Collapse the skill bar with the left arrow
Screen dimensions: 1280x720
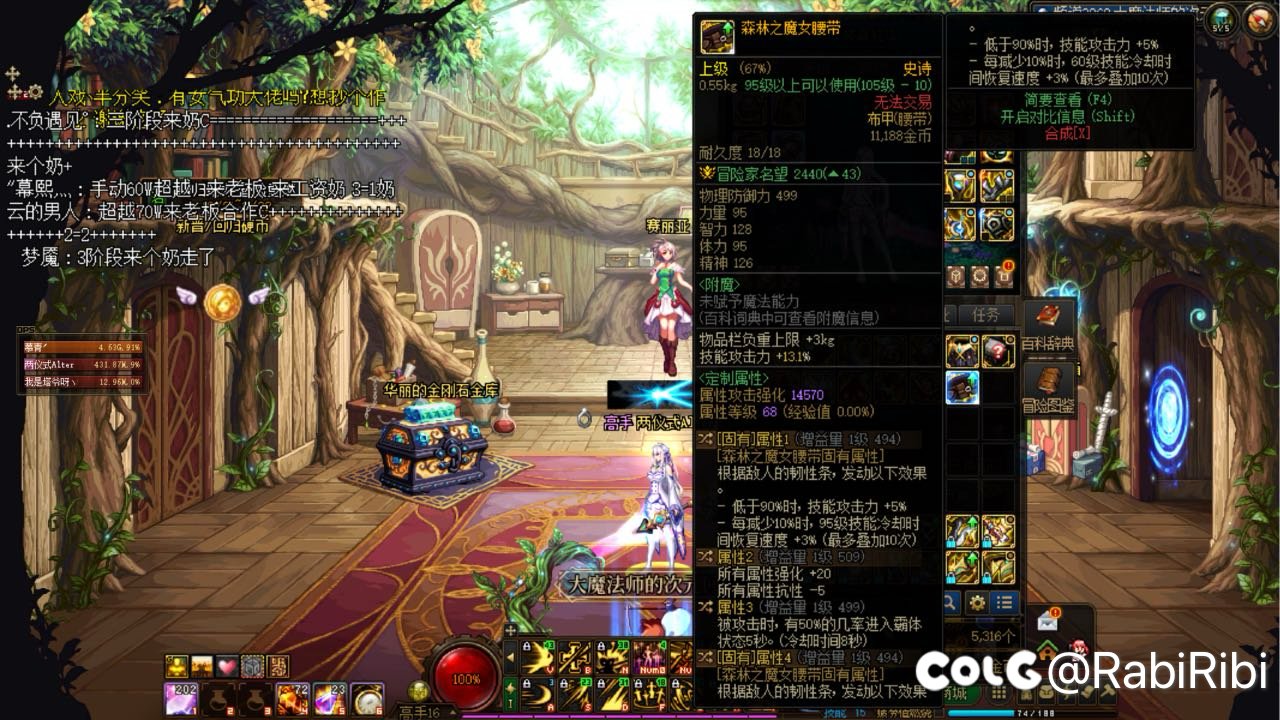tap(510, 658)
